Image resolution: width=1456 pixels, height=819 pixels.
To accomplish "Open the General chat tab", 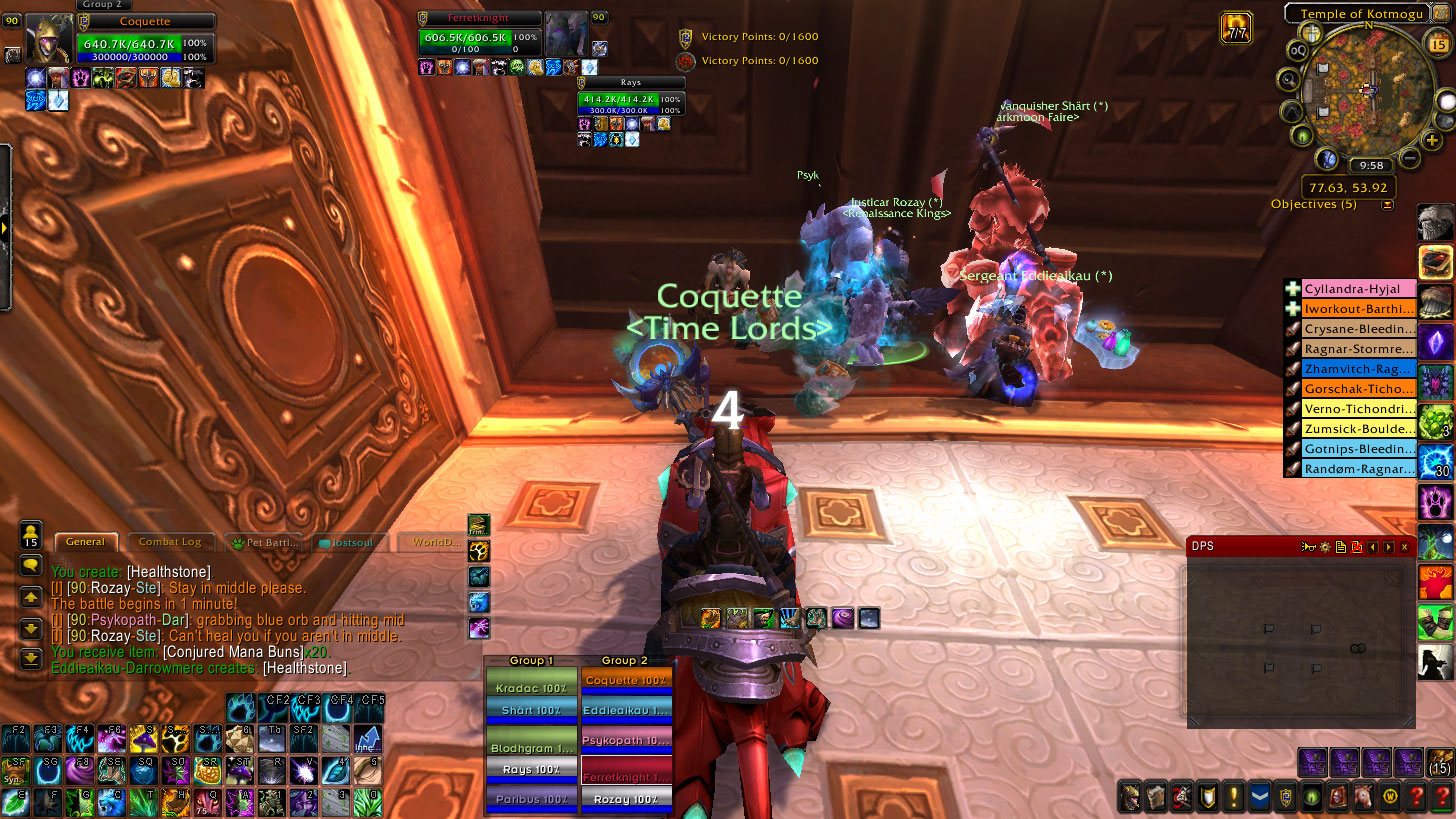I will coord(85,542).
